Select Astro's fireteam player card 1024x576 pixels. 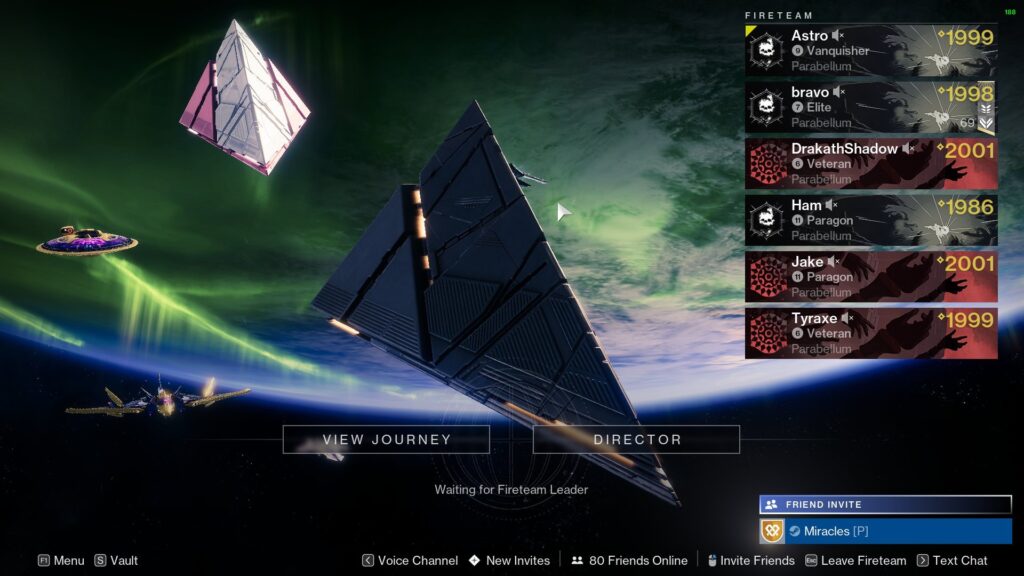870,50
